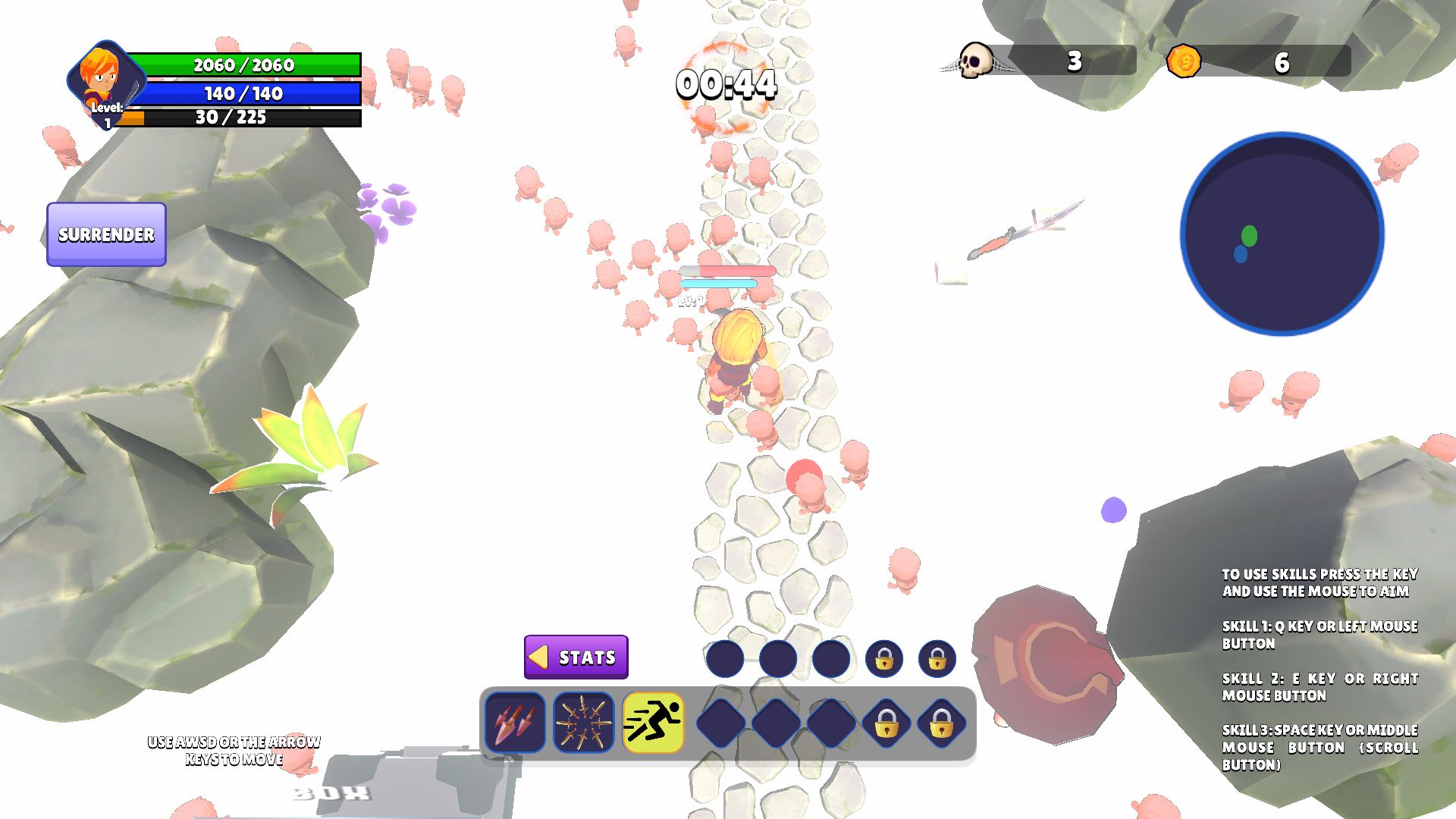1456x819 pixels.
Task: Click the circular minimap
Action: click(1282, 234)
